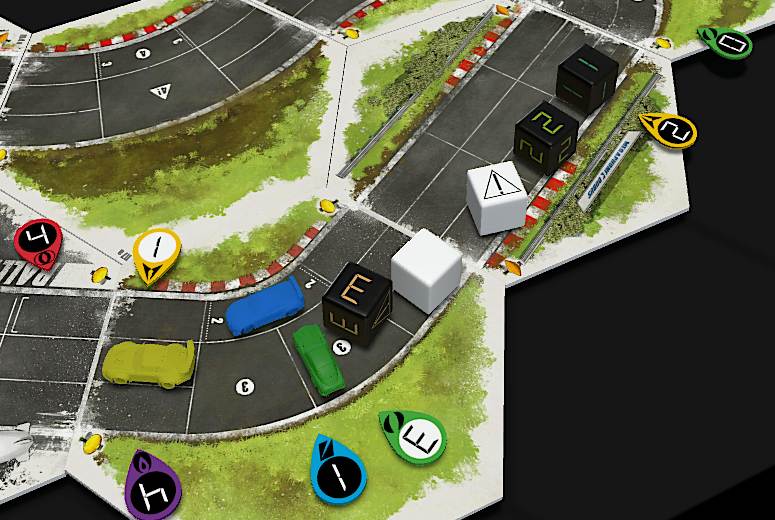Select the yellow race car
775x520 pixels.
[x=148, y=362]
